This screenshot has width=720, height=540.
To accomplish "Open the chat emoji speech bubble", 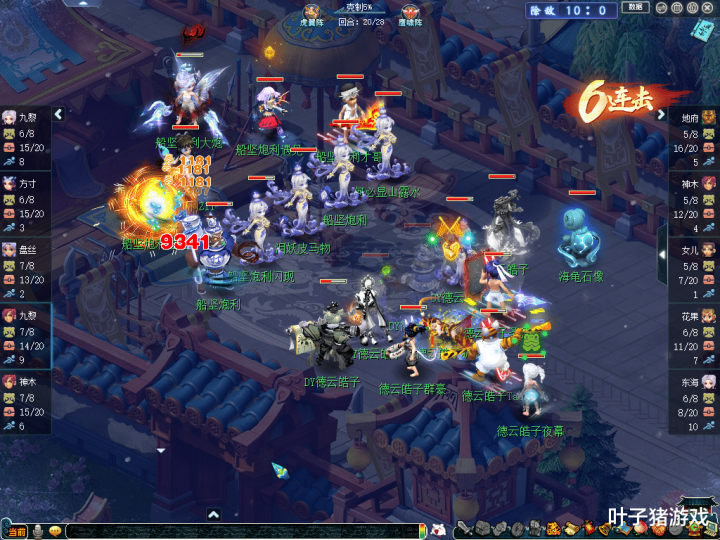I will click(55, 530).
